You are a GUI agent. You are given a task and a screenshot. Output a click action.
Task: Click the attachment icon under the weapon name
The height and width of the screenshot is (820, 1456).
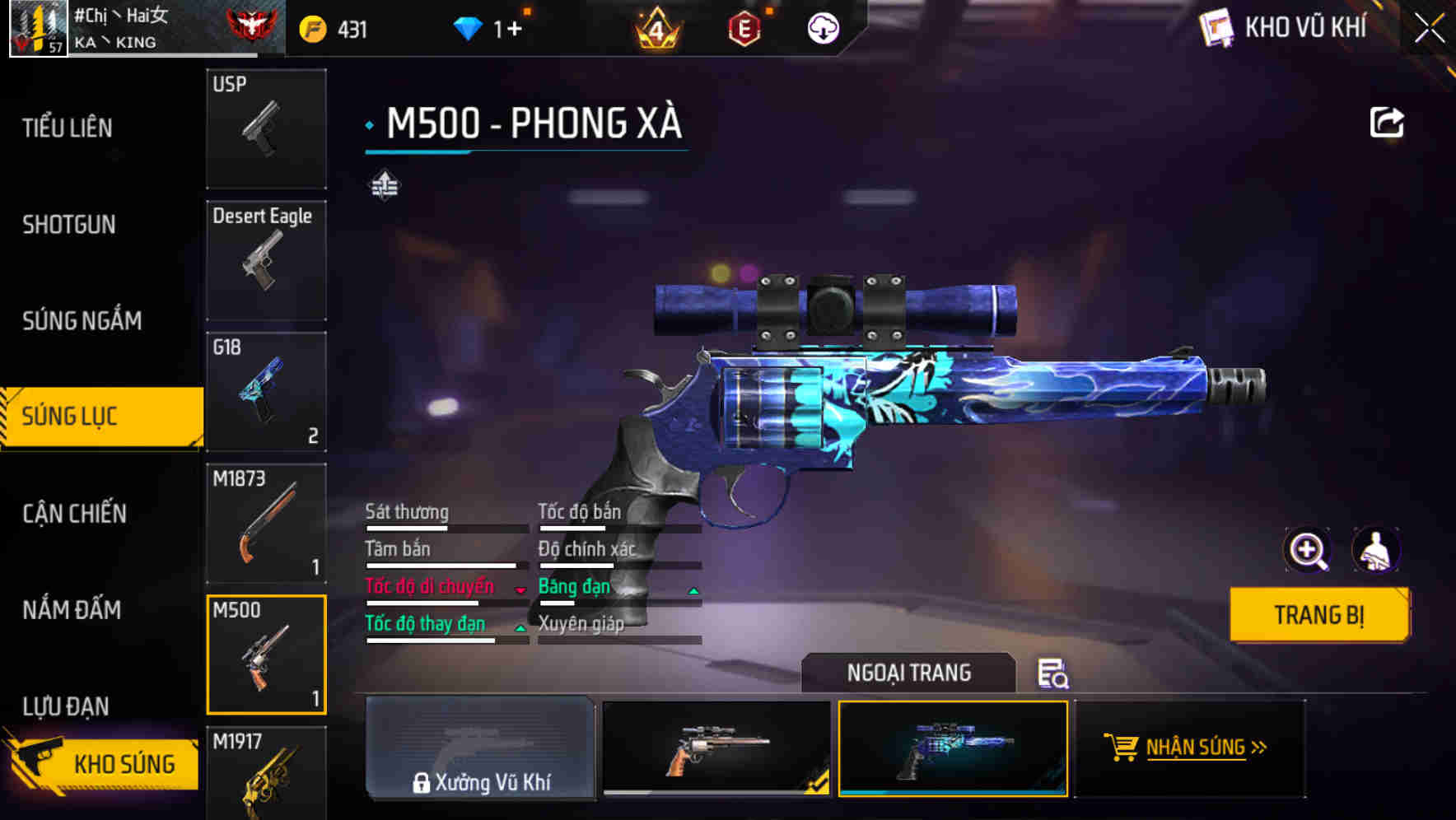[383, 185]
